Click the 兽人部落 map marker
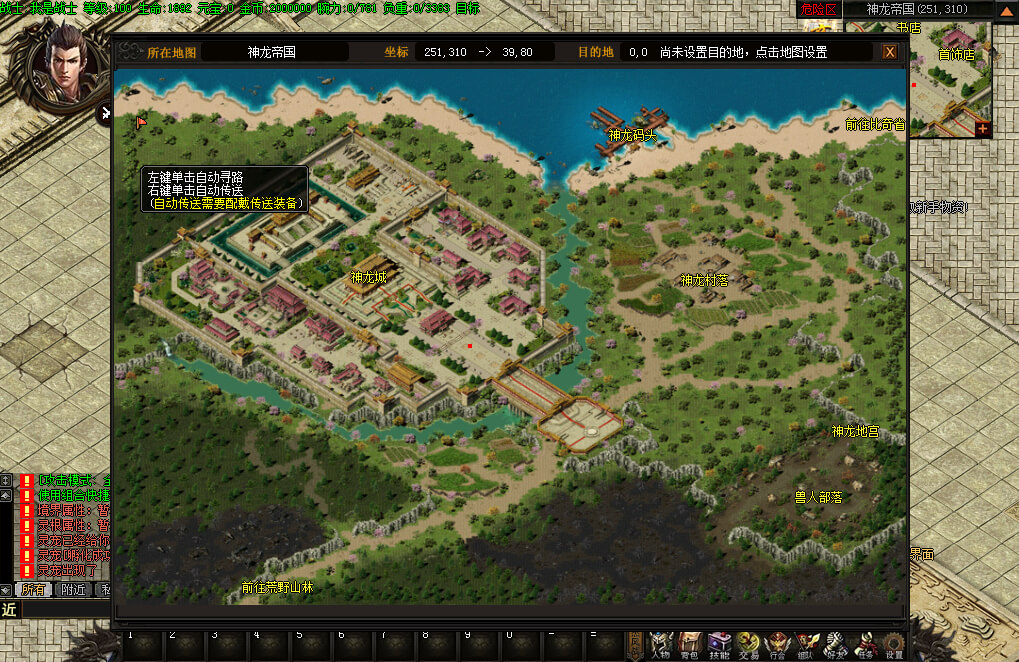 click(x=817, y=497)
